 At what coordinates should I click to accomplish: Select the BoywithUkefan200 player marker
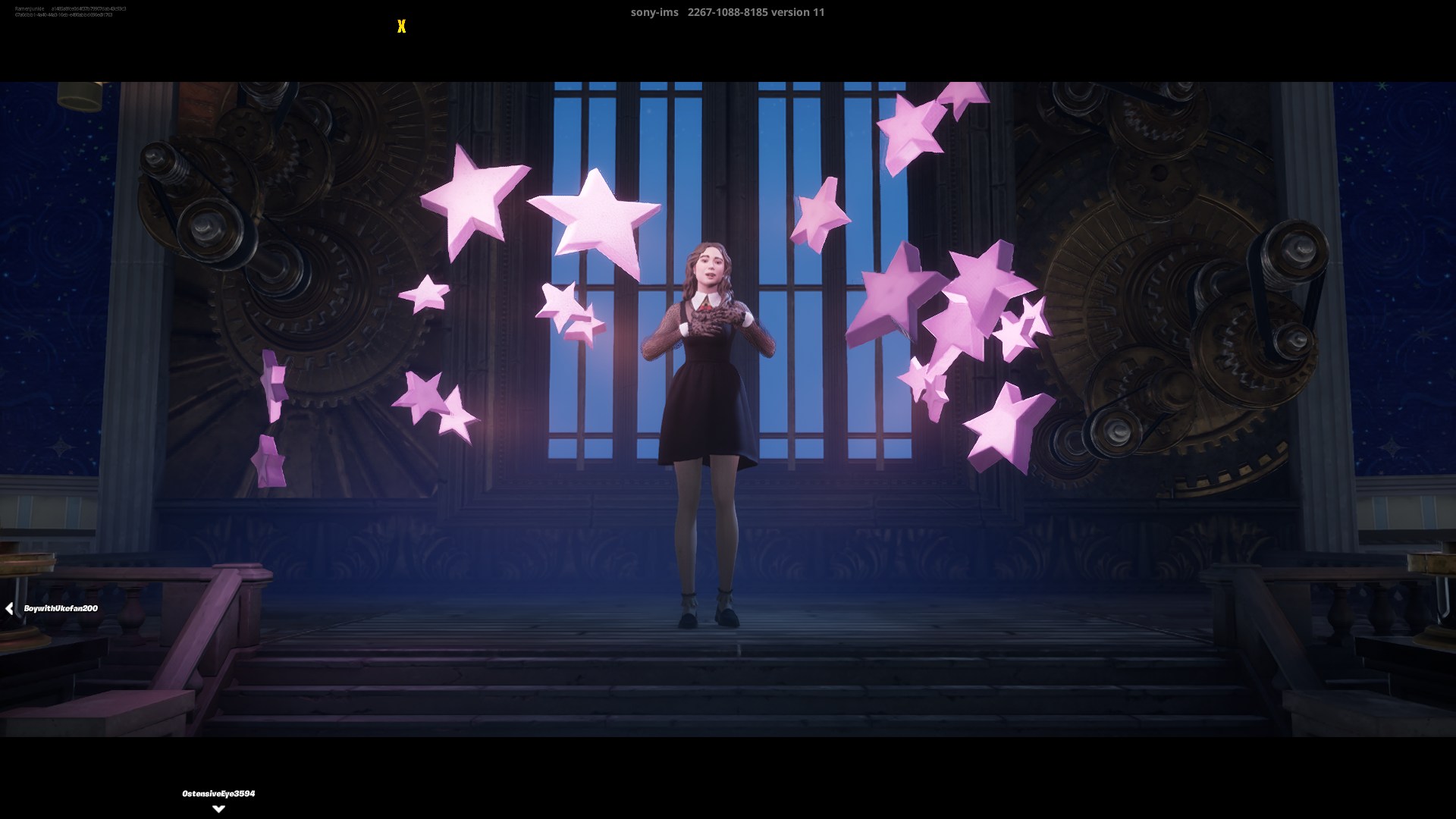click(60, 608)
